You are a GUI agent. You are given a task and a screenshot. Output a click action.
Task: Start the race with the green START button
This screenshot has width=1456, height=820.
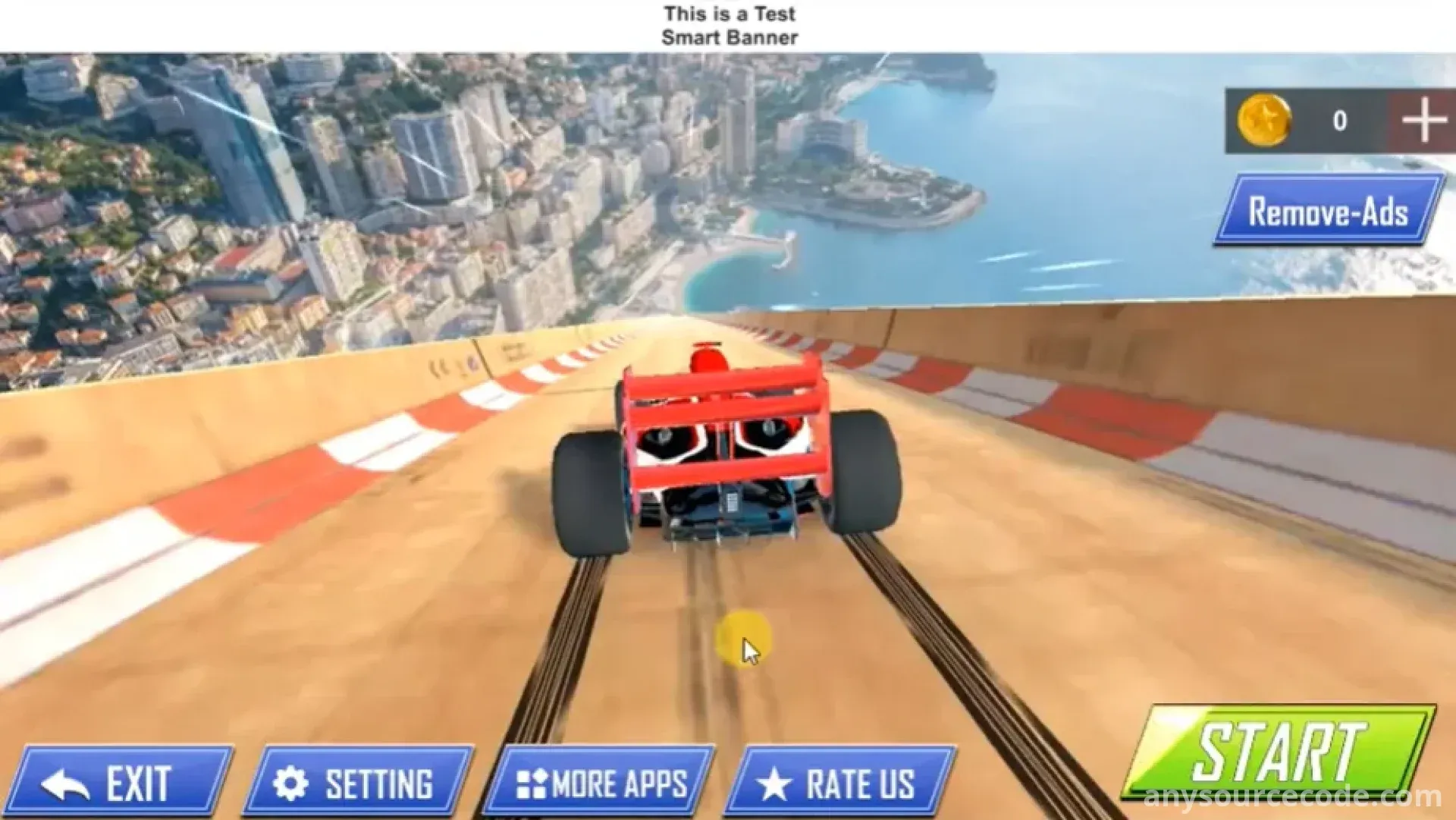pos(1279,752)
